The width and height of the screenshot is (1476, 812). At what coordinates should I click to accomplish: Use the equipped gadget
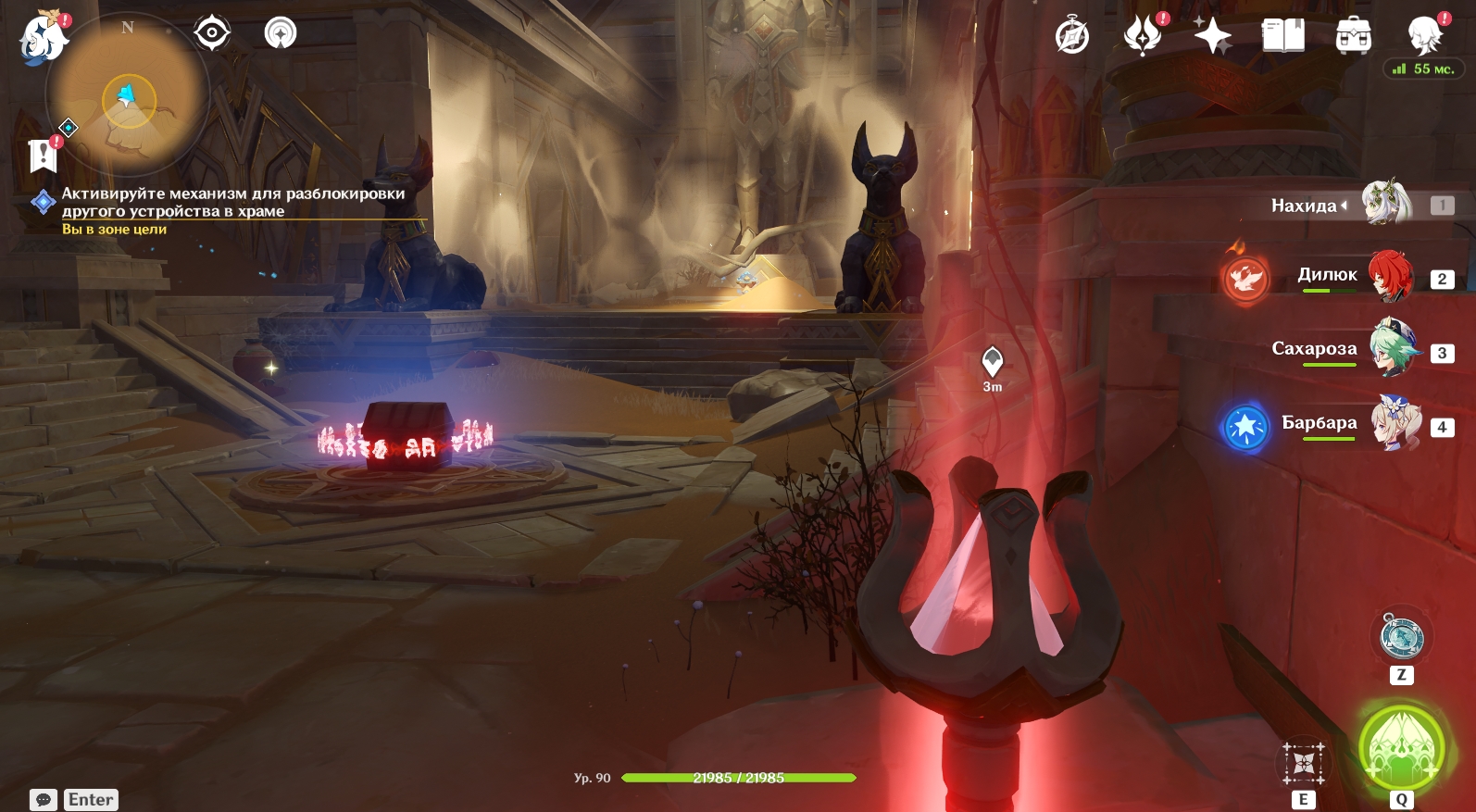(x=1401, y=637)
